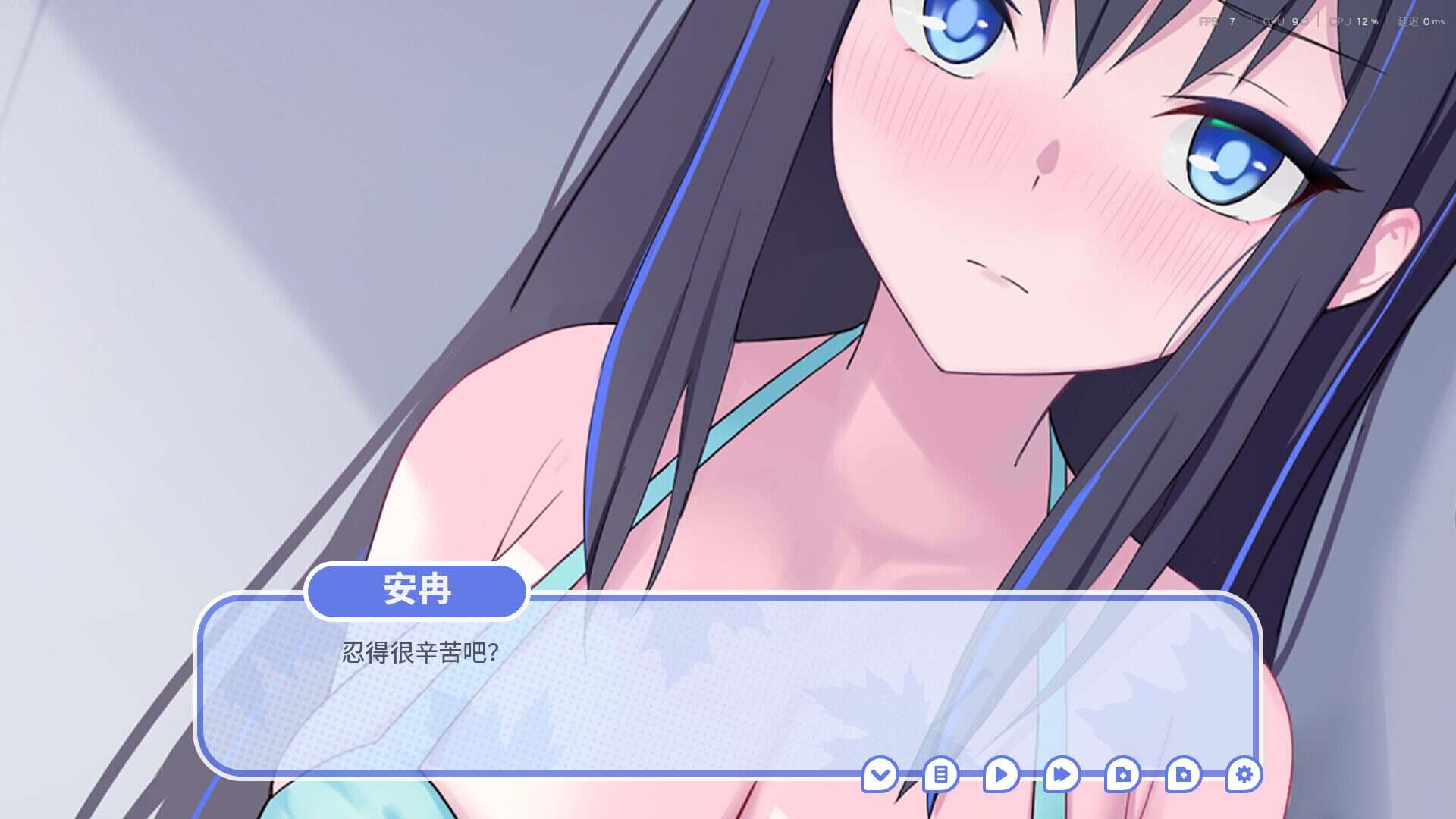
Task: Open the save screen with the save-file icon
Action: [1122, 776]
